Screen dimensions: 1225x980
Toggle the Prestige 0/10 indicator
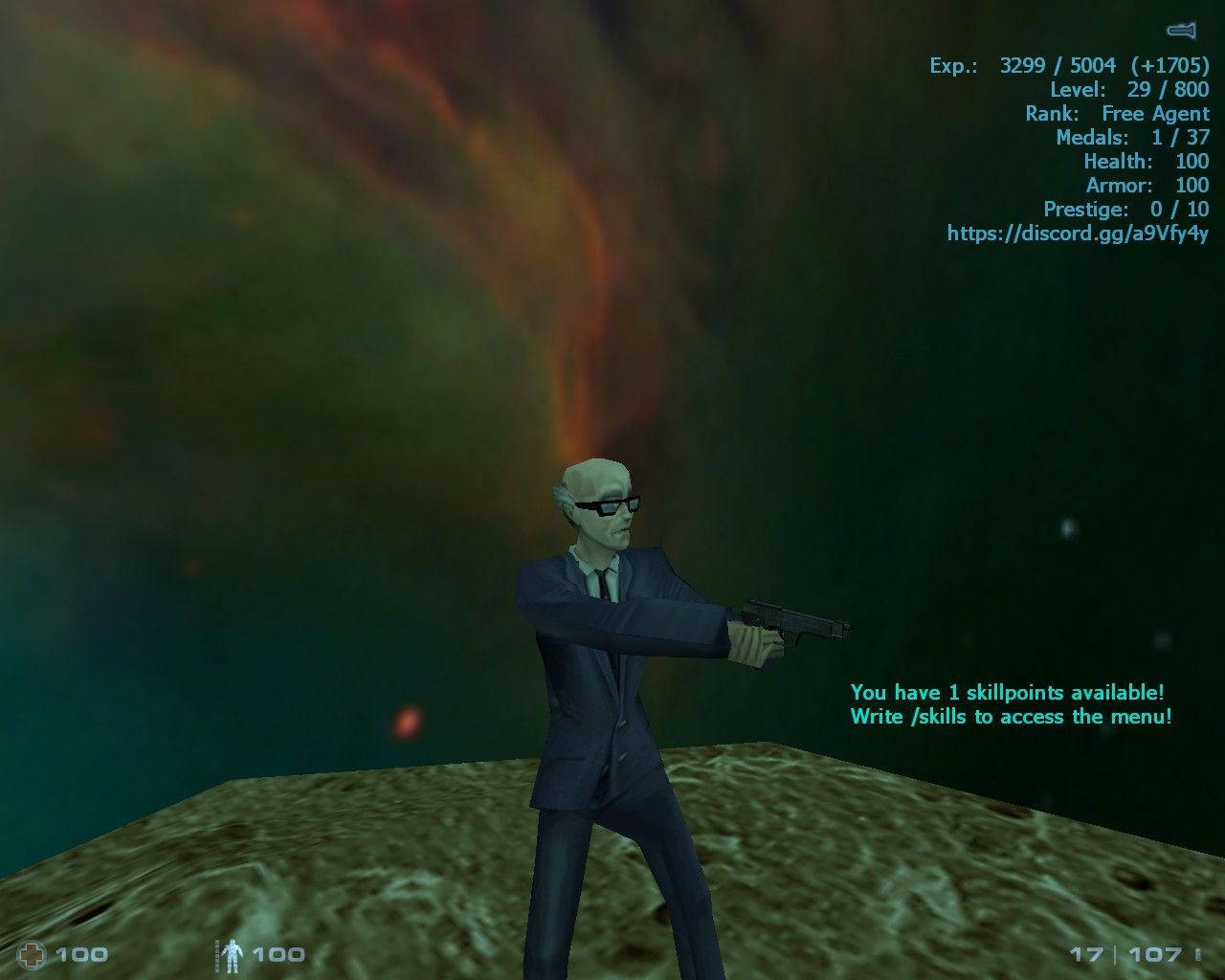click(x=1127, y=209)
